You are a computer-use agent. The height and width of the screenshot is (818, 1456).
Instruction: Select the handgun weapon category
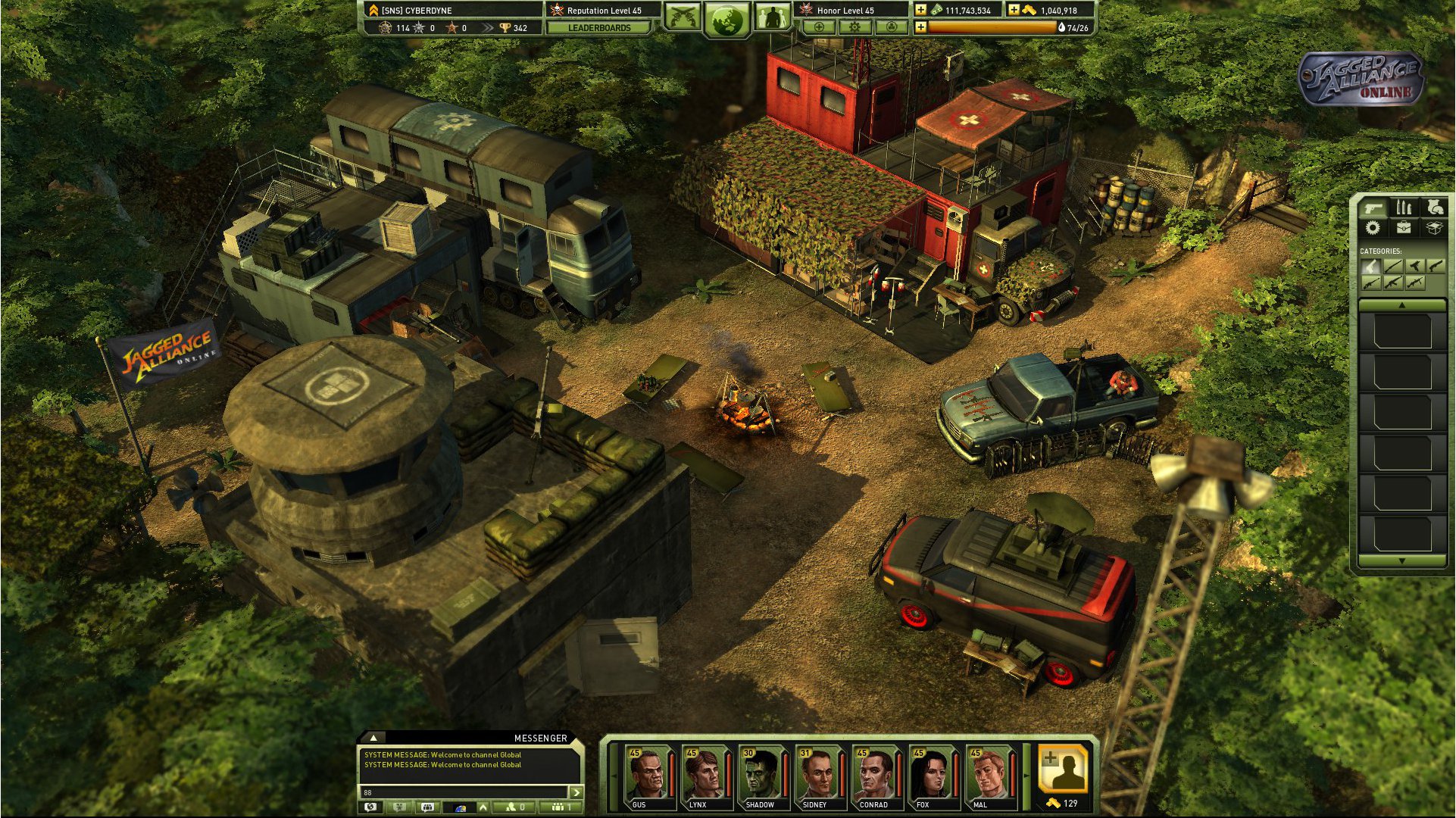tap(1370, 266)
